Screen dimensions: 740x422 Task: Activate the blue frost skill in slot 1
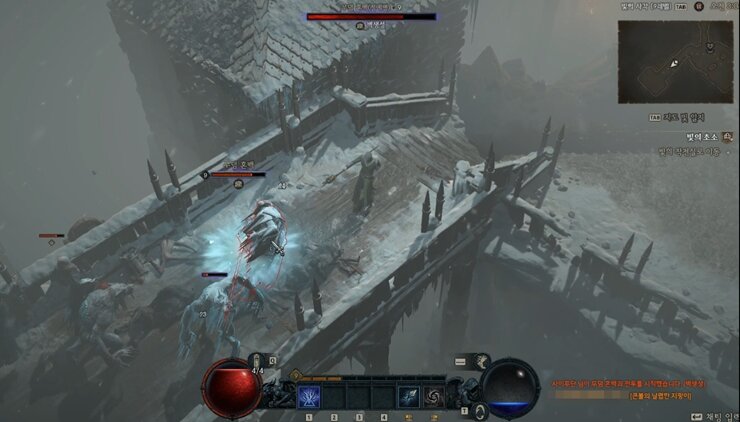point(309,397)
